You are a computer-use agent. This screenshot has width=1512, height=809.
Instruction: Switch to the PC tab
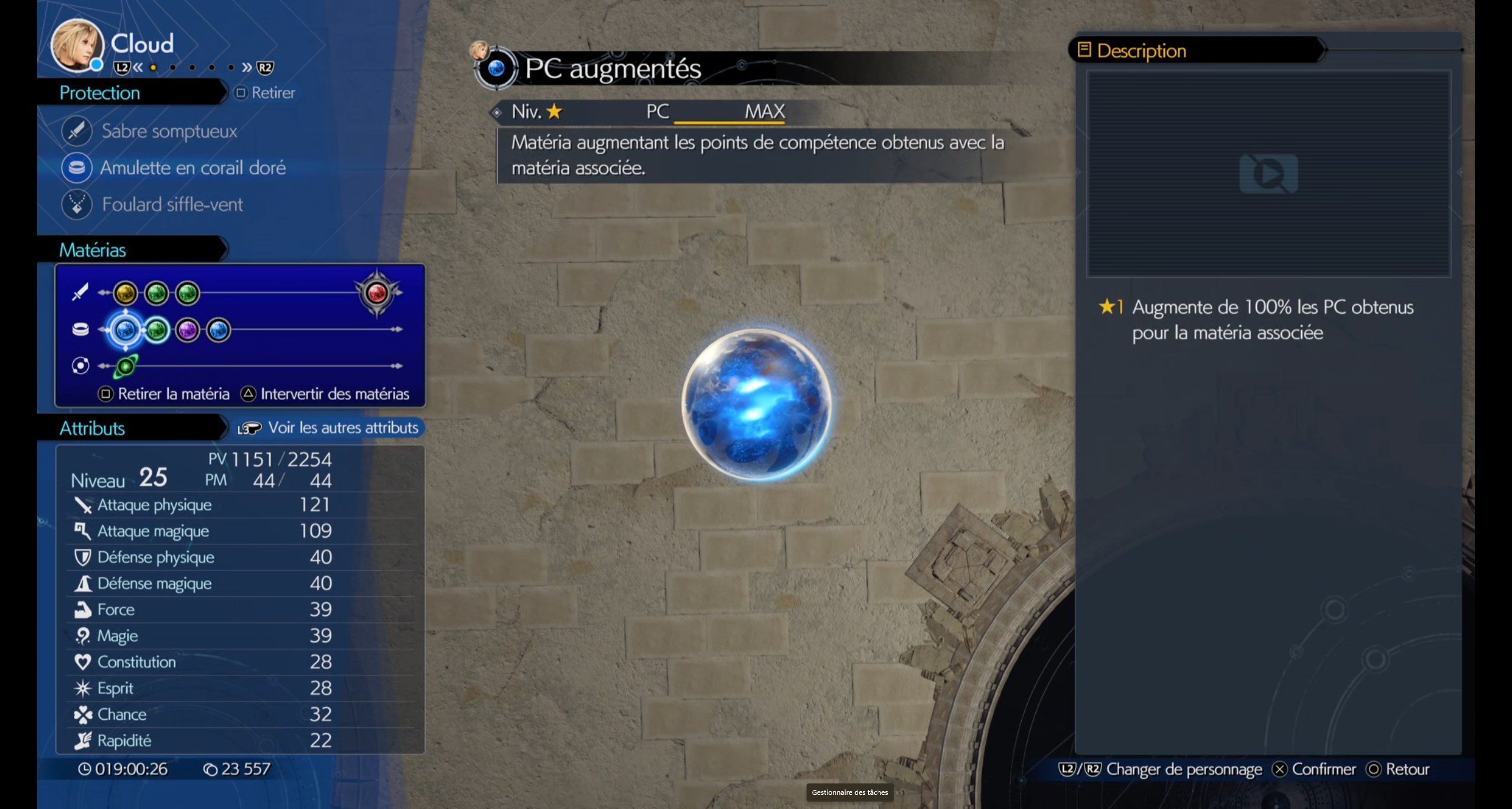[657, 112]
